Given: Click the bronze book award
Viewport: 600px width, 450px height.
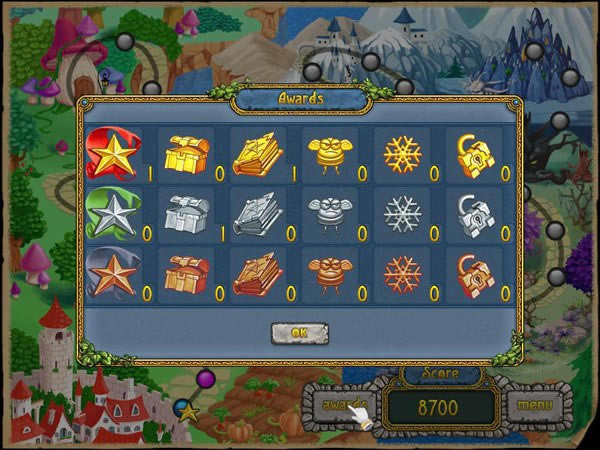Looking at the screenshot, I should point(256,274).
